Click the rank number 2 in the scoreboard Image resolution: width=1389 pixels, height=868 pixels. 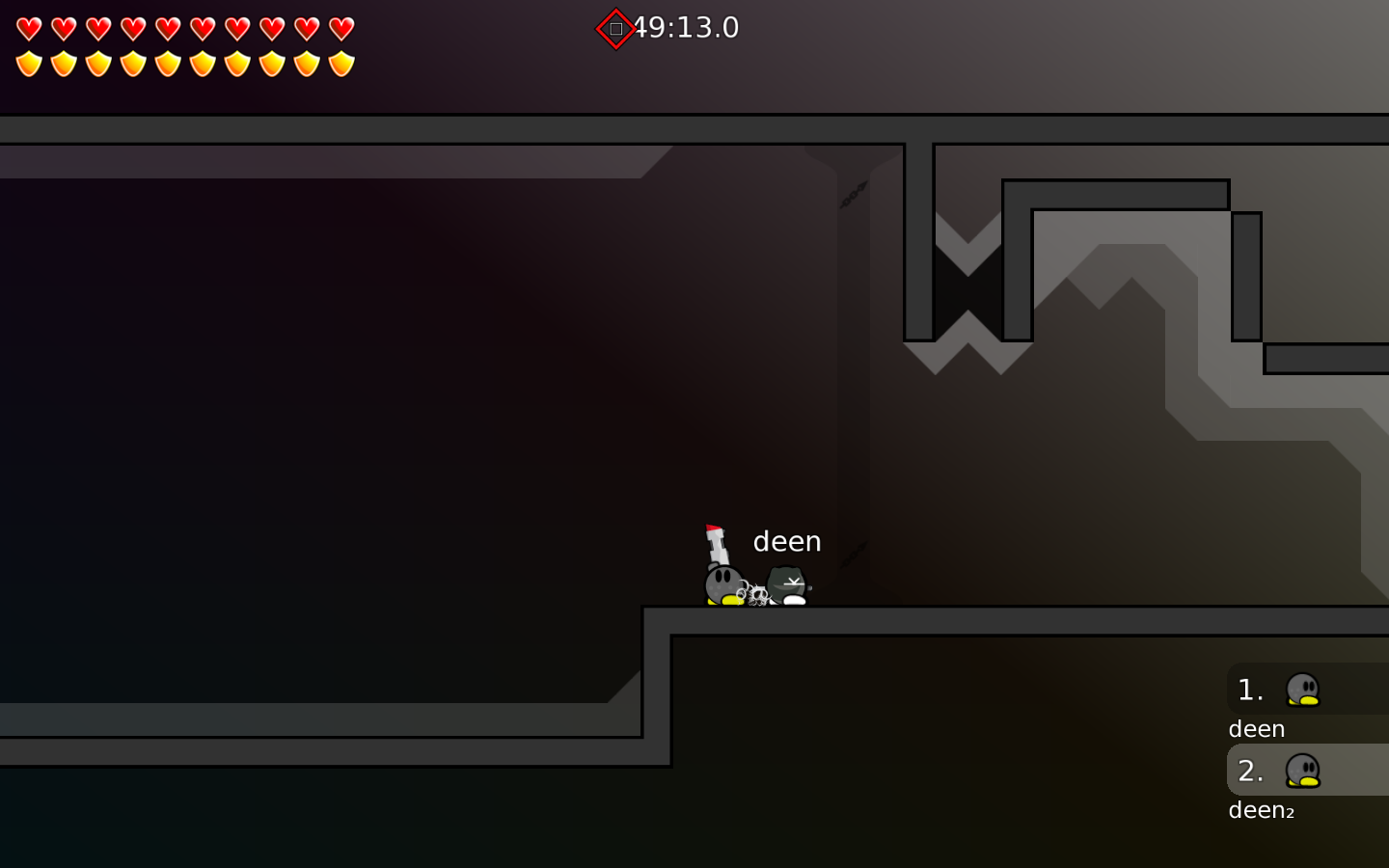pos(1249,772)
